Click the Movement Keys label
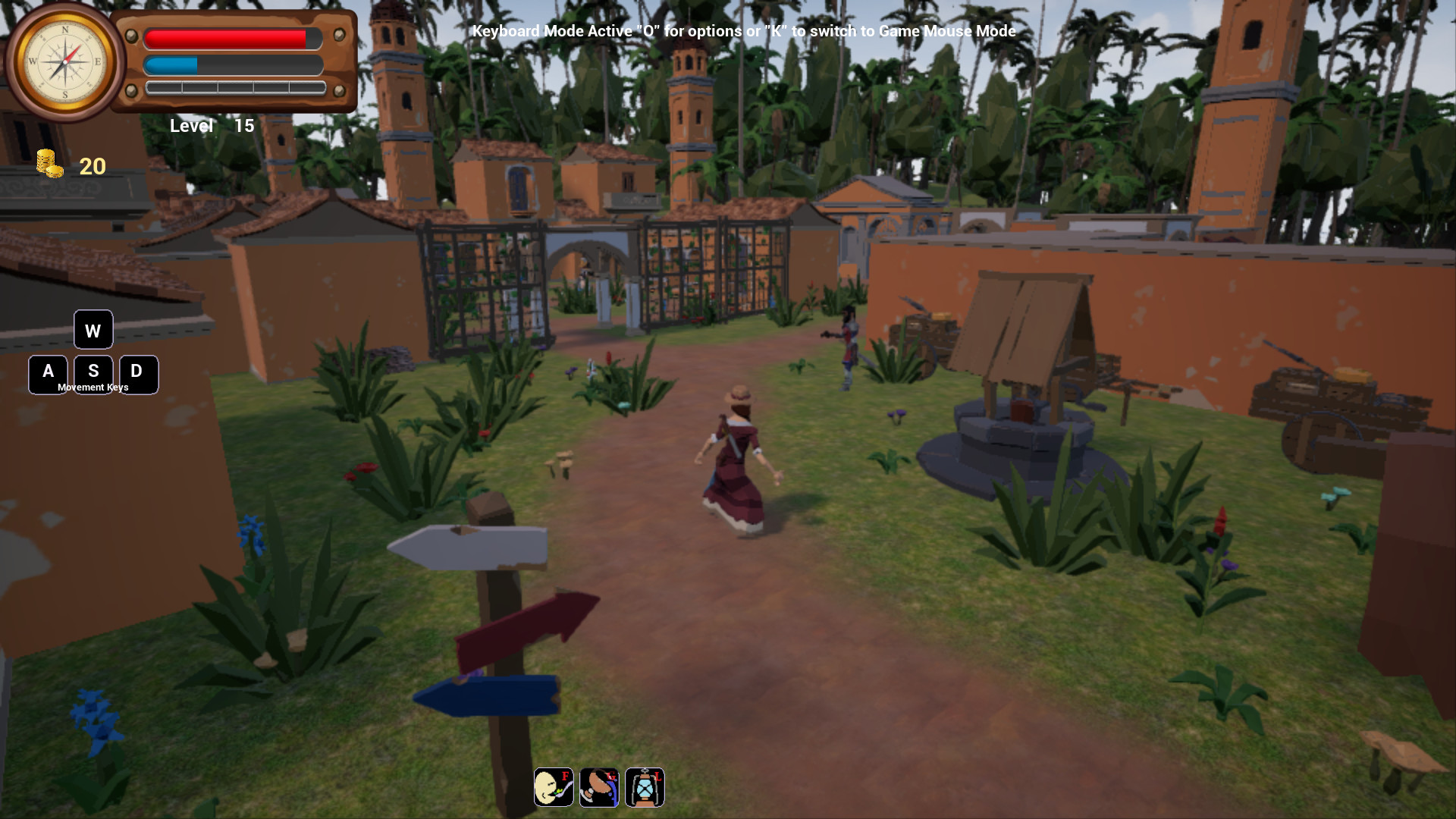 [93, 387]
